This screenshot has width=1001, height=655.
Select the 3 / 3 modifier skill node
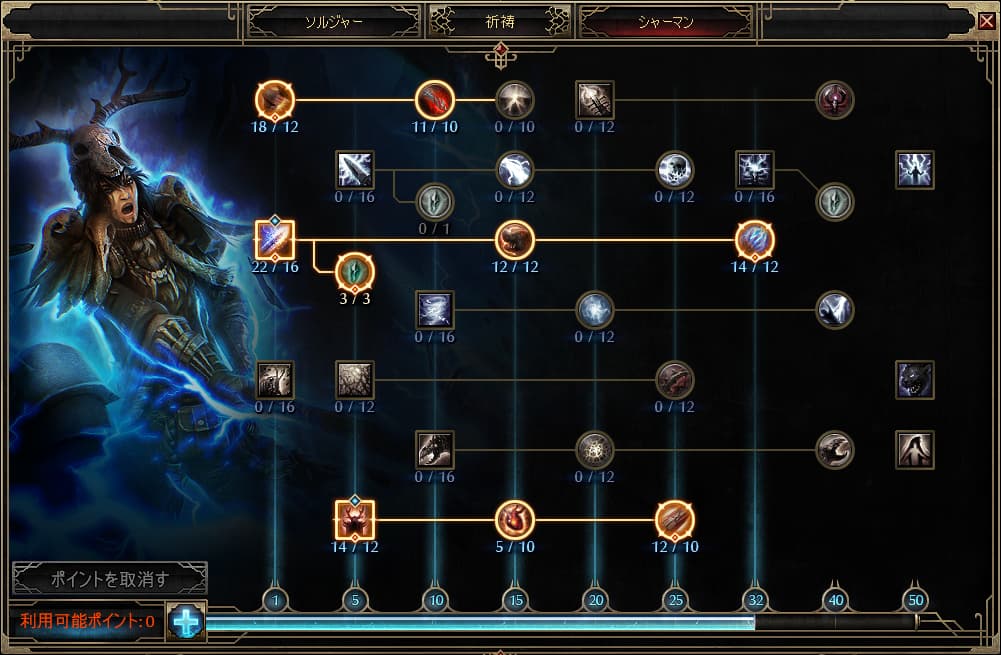tap(354, 271)
